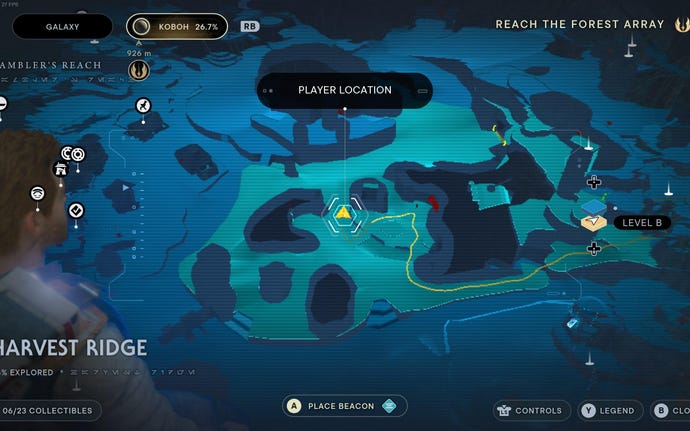Select the running figure map marker
The image size is (690, 431).
pyautogui.click(x=143, y=106)
